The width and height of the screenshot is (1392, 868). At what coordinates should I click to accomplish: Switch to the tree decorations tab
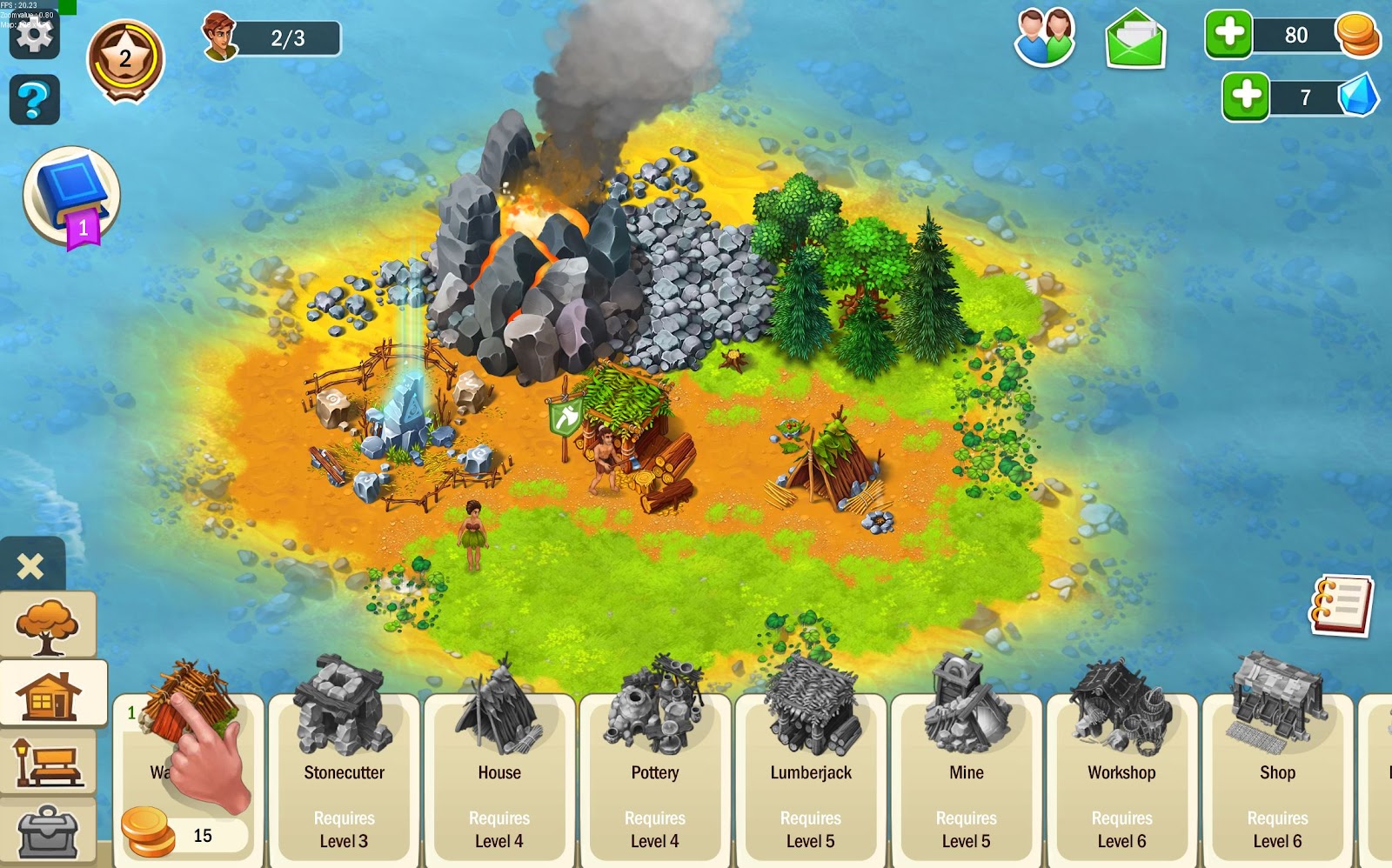(48, 625)
